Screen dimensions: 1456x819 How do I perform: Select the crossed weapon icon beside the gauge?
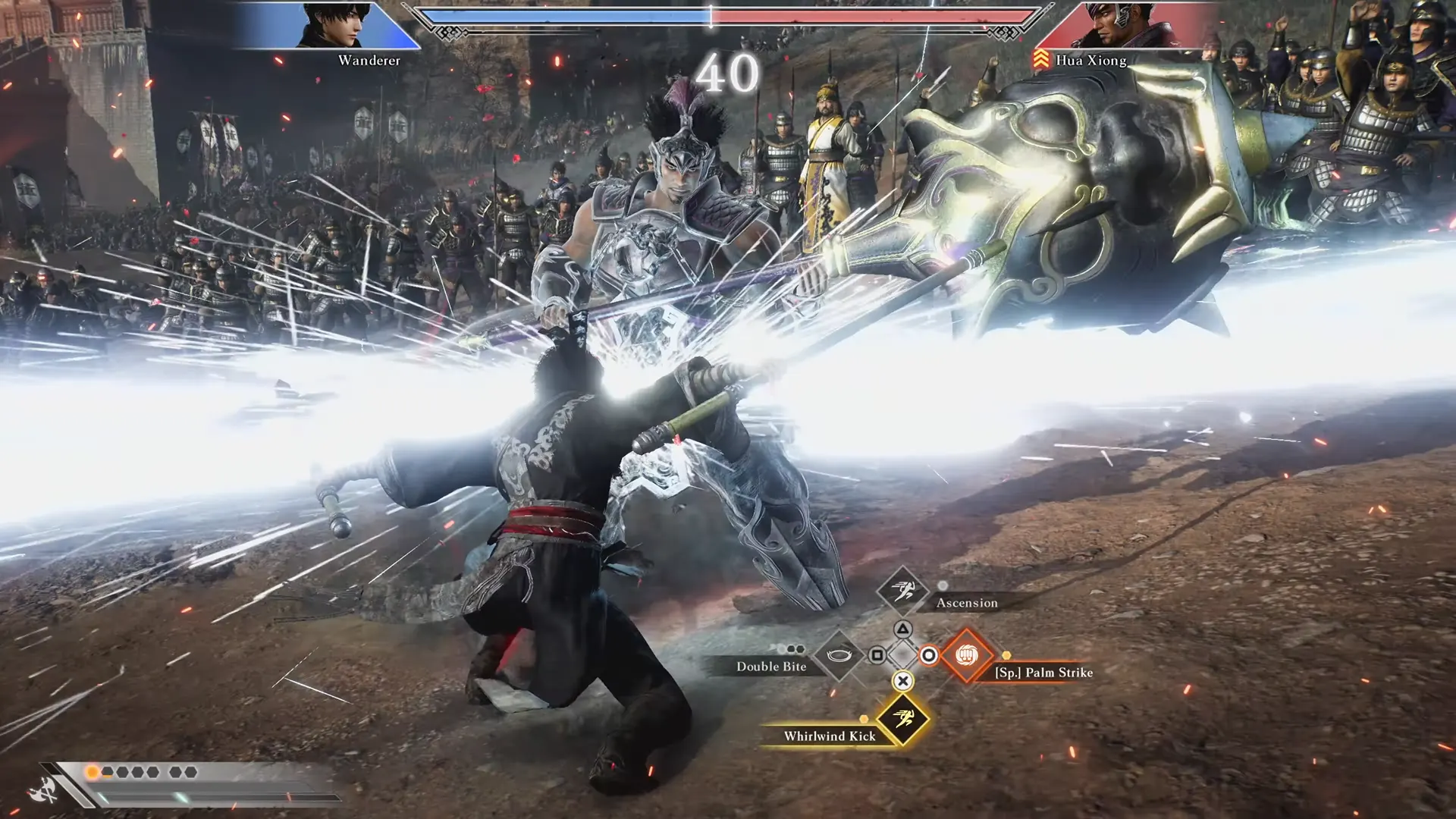44,791
